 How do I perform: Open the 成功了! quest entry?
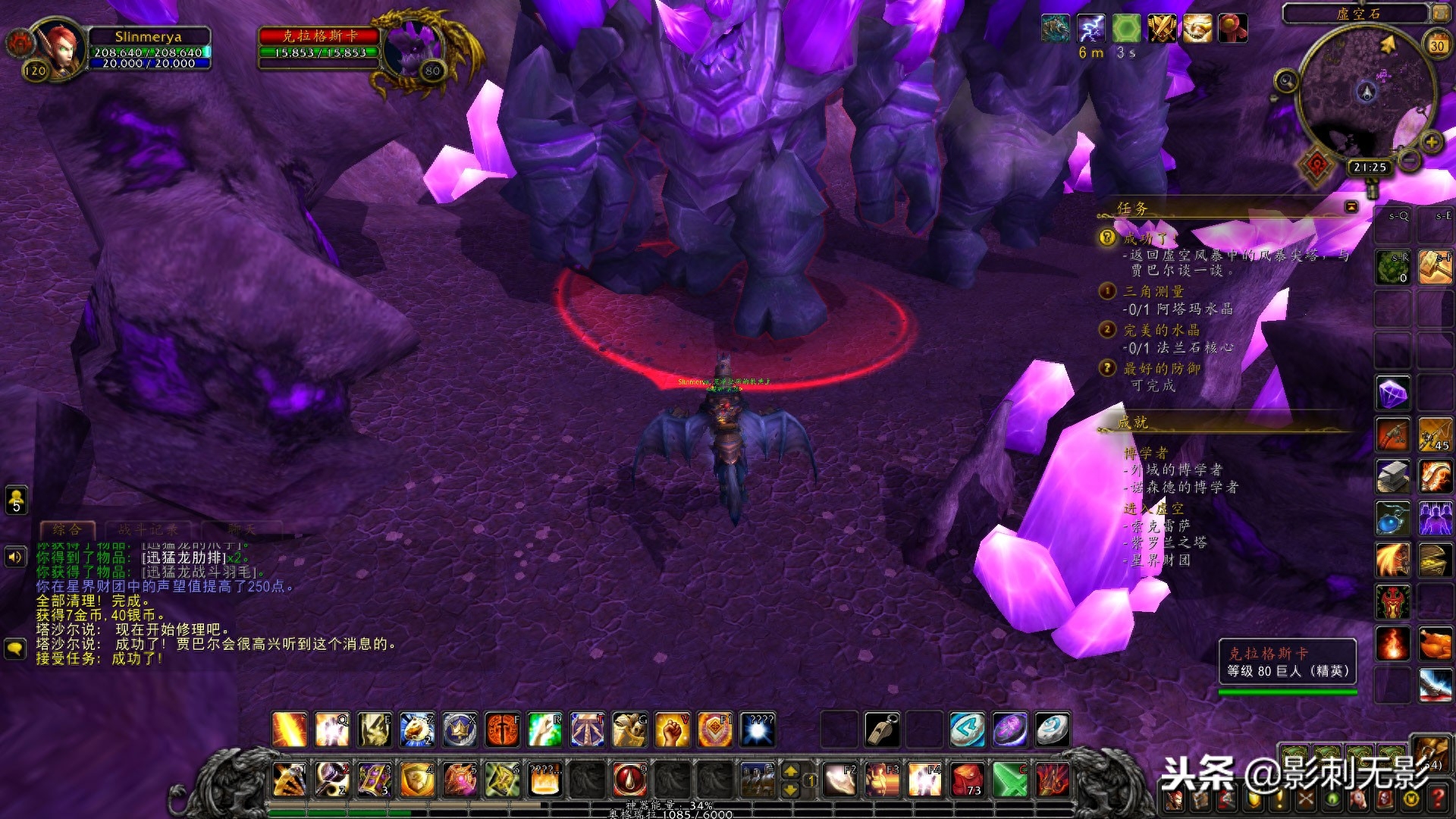[1149, 239]
